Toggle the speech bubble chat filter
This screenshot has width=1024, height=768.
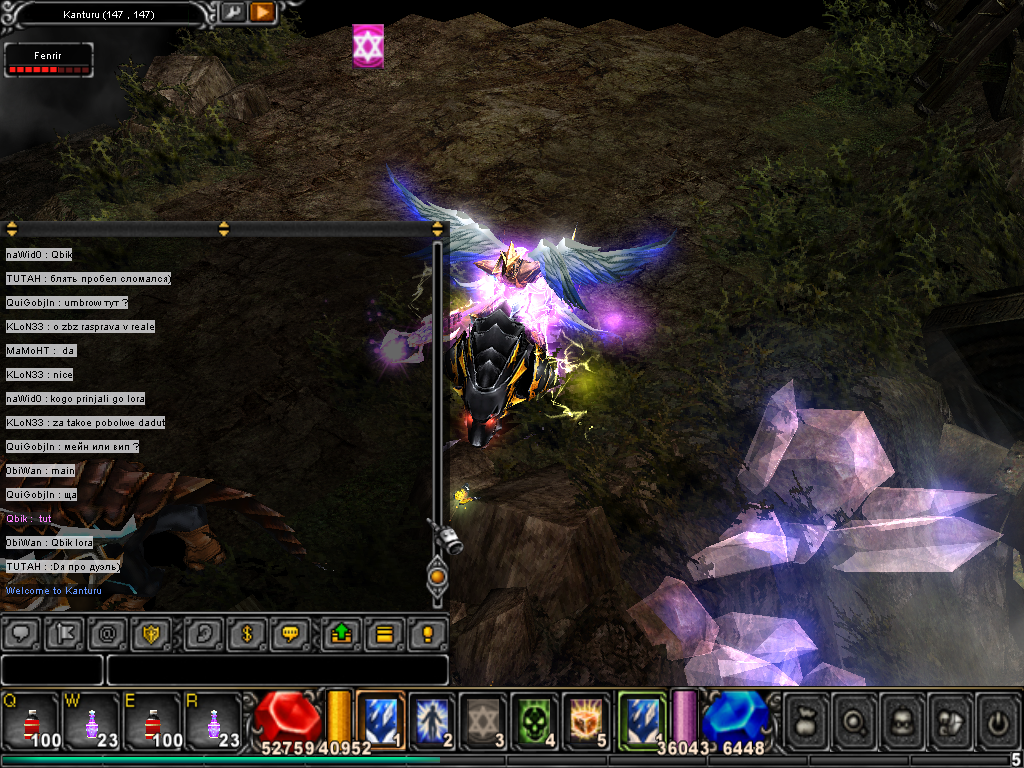click(x=22, y=634)
